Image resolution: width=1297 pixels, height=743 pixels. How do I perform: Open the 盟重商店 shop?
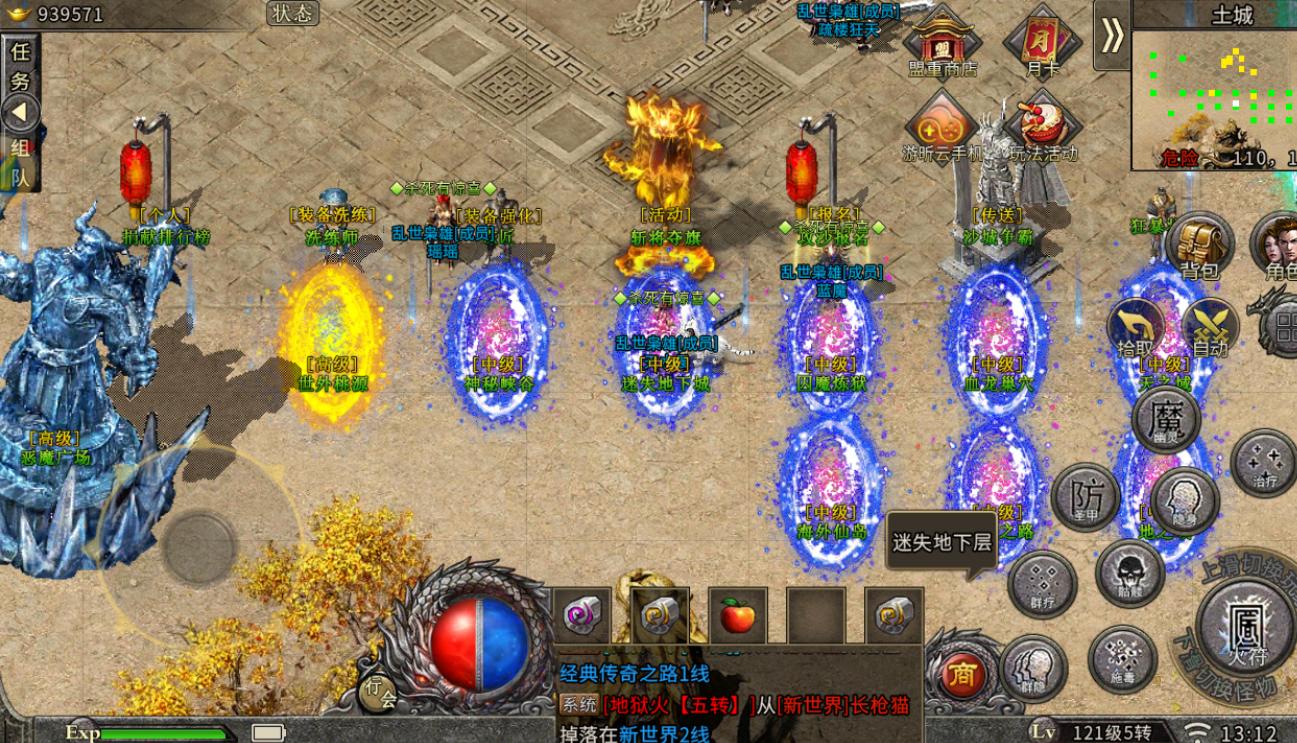point(940,41)
